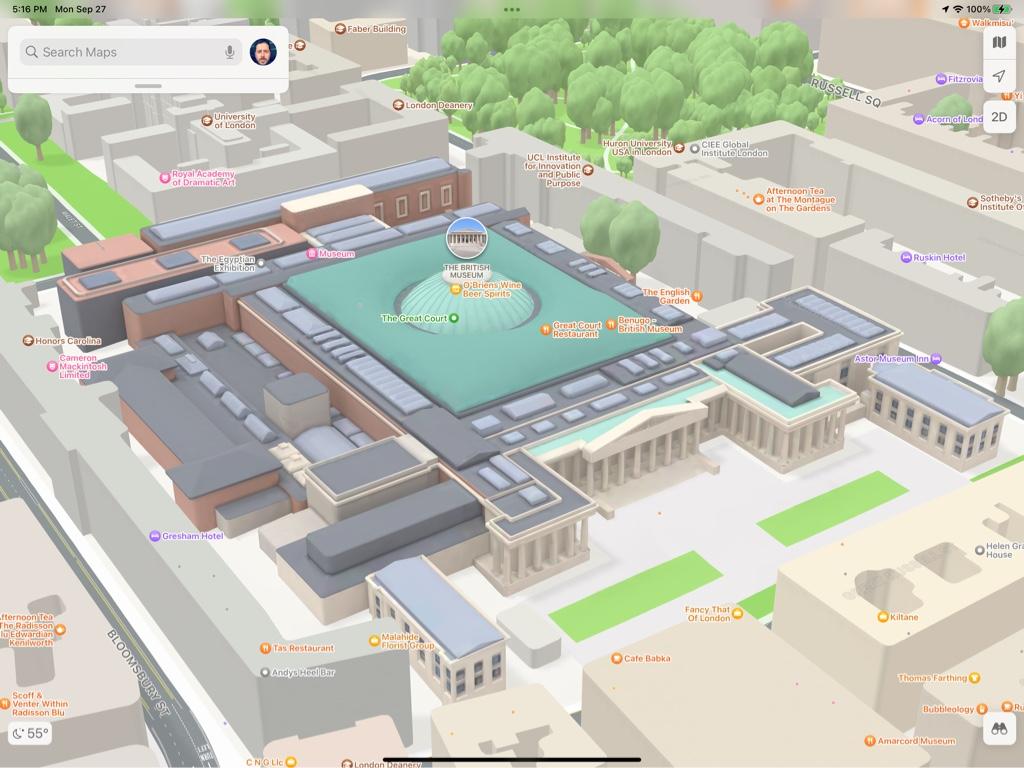Show weather details from the 55° badge
The width and height of the screenshot is (1024, 768).
(x=30, y=733)
